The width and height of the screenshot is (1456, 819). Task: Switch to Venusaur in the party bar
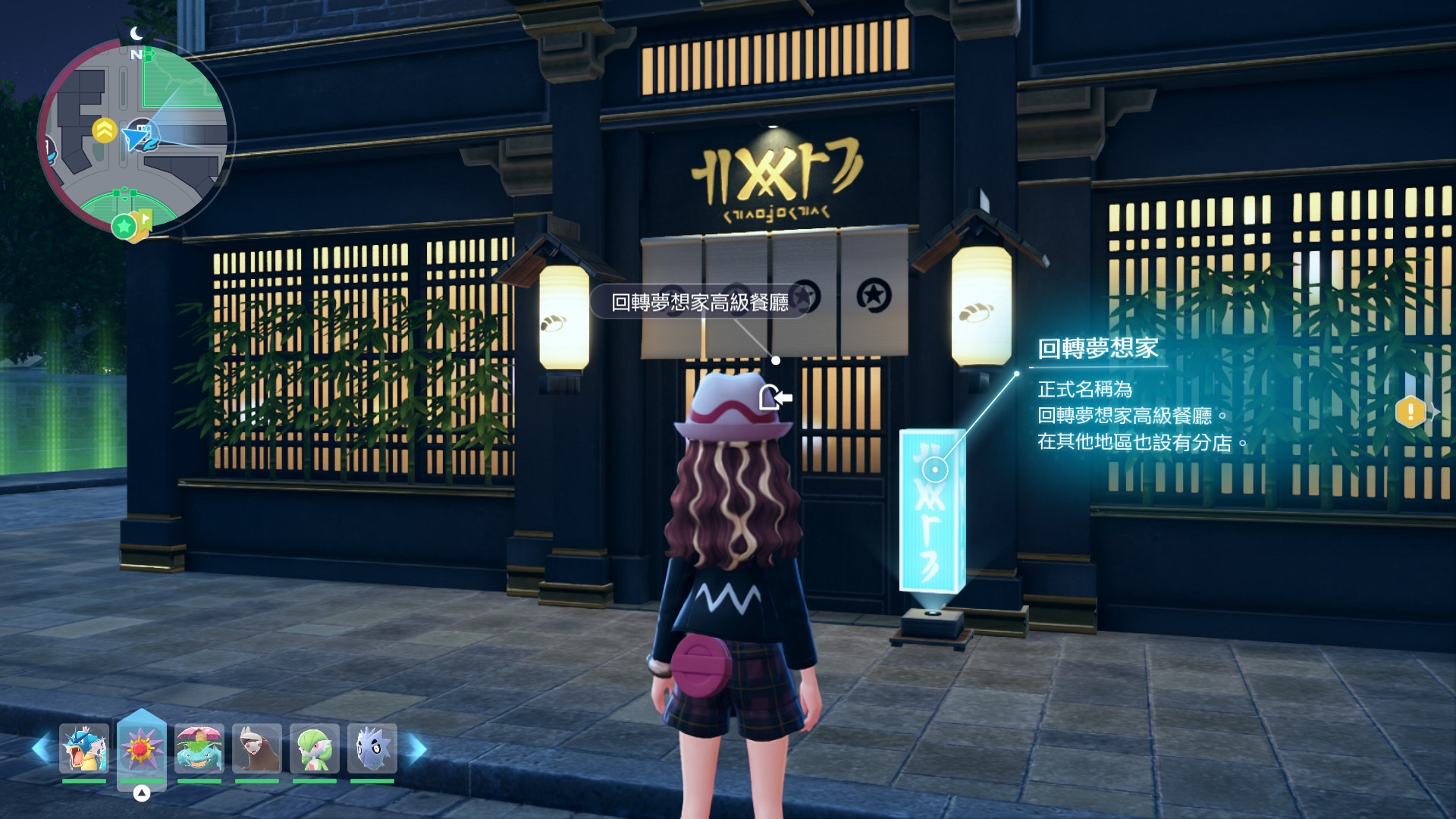pyautogui.click(x=199, y=748)
